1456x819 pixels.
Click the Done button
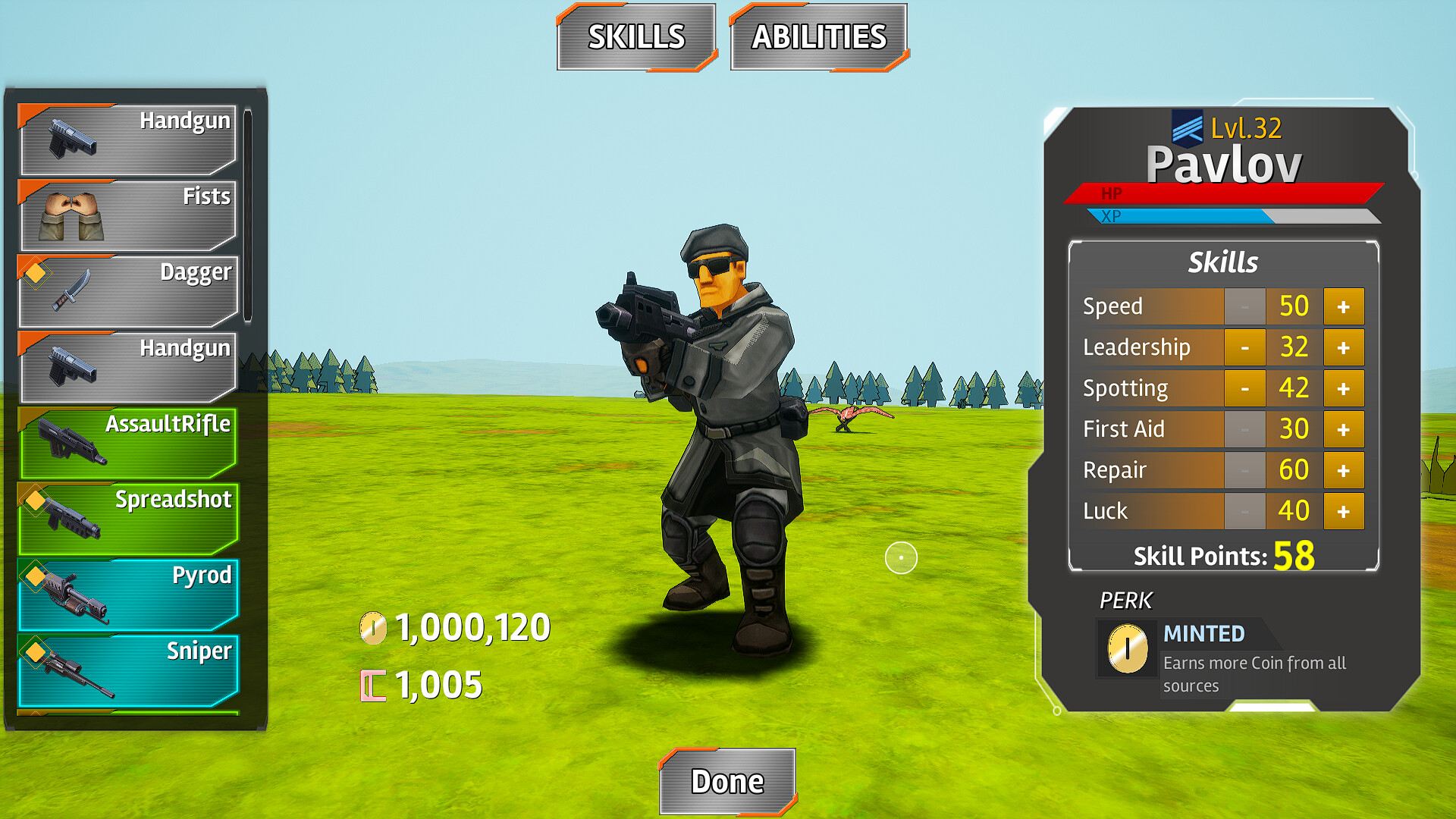727,780
